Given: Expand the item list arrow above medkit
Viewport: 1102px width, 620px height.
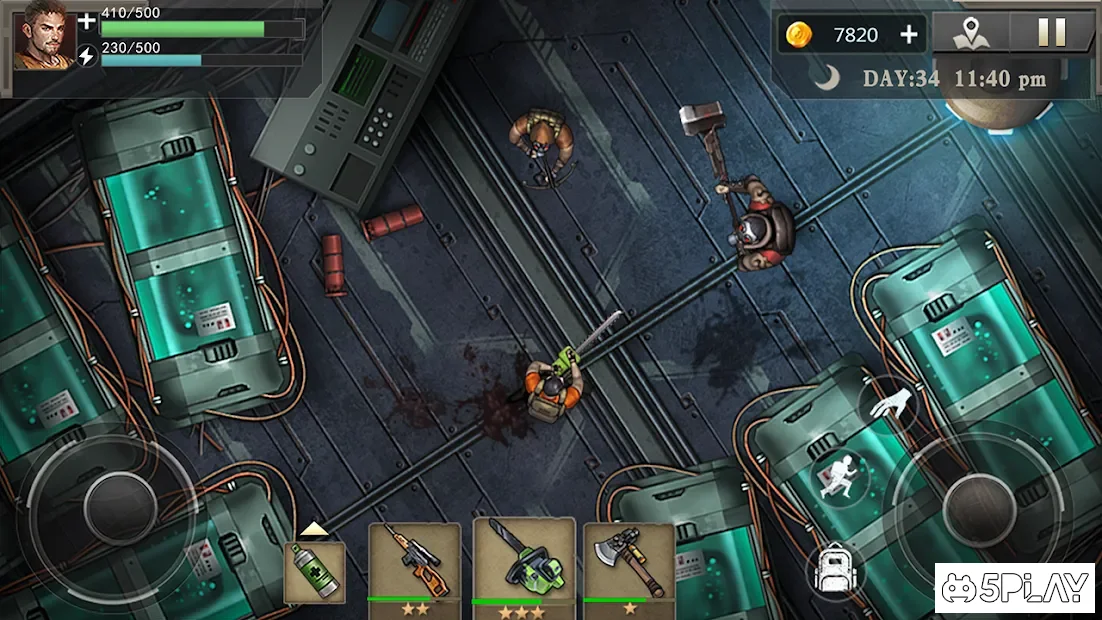Looking at the screenshot, I should 314,529.
